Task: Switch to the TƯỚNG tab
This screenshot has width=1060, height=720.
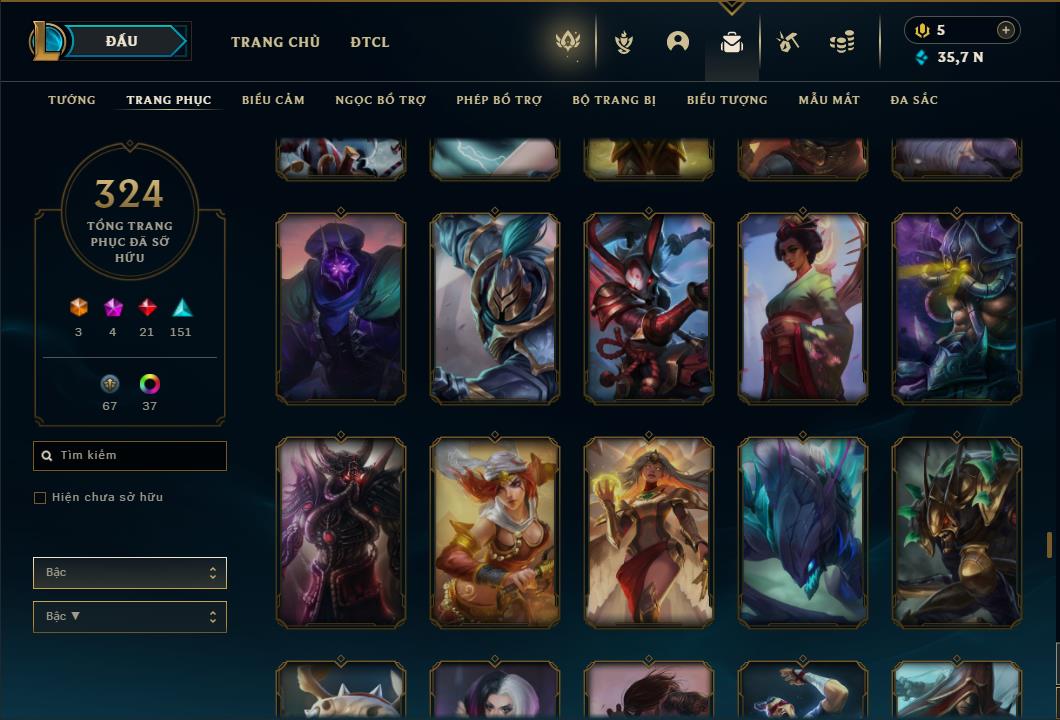Action: click(72, 100)
